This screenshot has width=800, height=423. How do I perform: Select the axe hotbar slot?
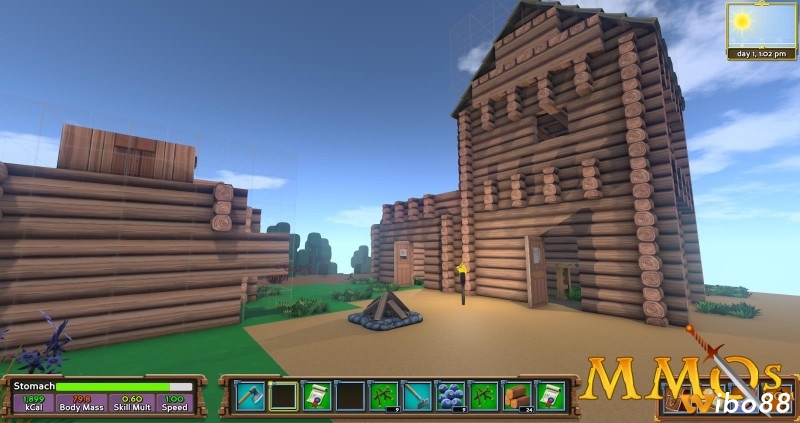point(250,396)
